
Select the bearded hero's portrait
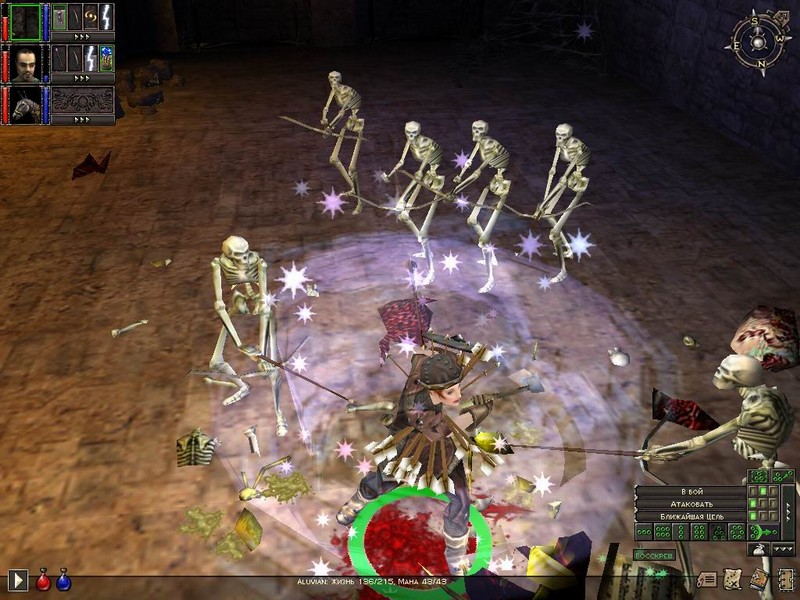[26, 61]
